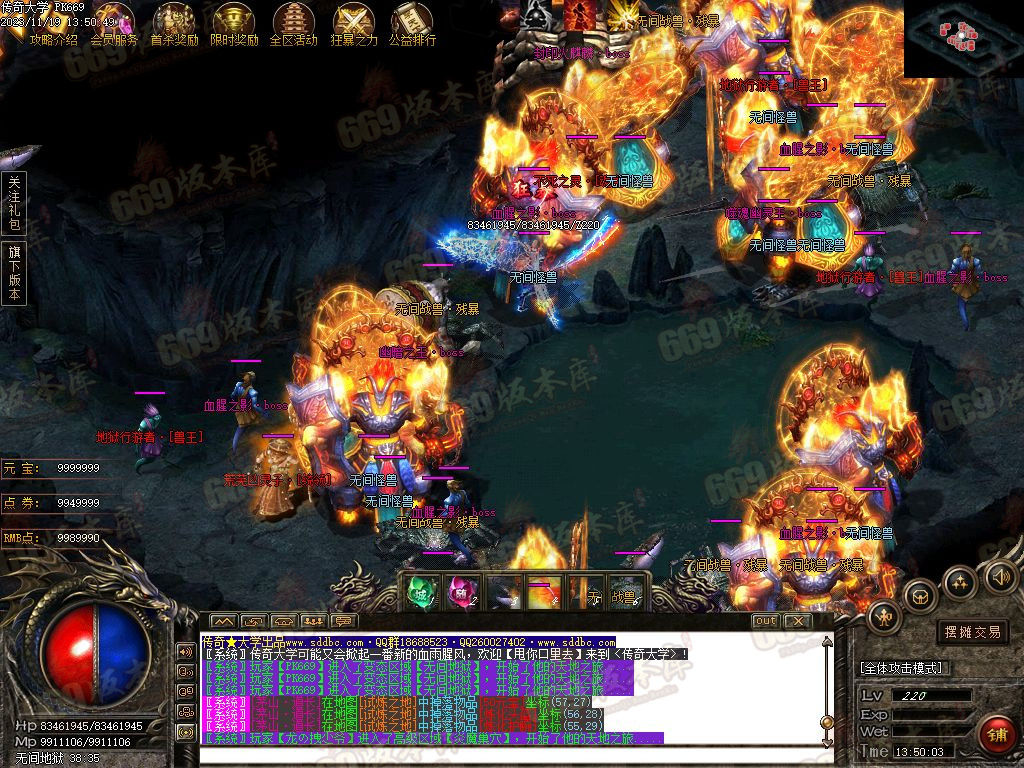Open 限时奖励 timed rewards

[x=234, y=24]
